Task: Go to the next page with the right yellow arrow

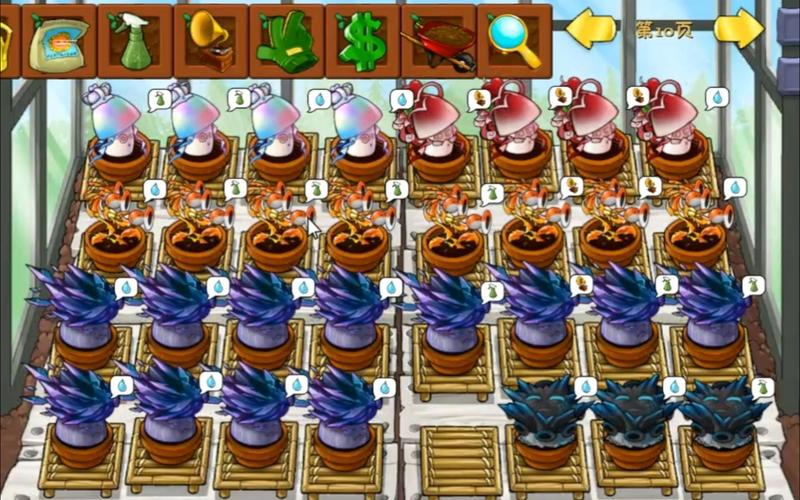Action: coord(738,29)
